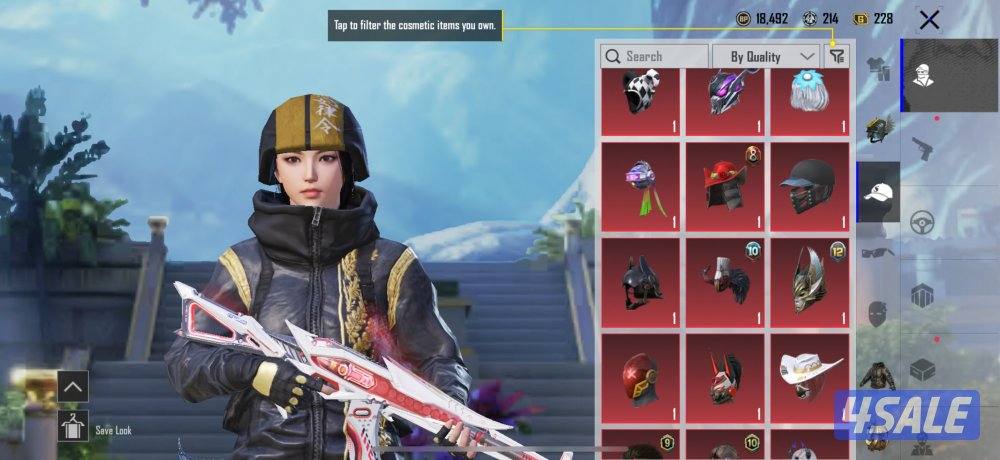Close the inventory screen with the X
The height and width of the screenshot is (460, 1000).
929,20
